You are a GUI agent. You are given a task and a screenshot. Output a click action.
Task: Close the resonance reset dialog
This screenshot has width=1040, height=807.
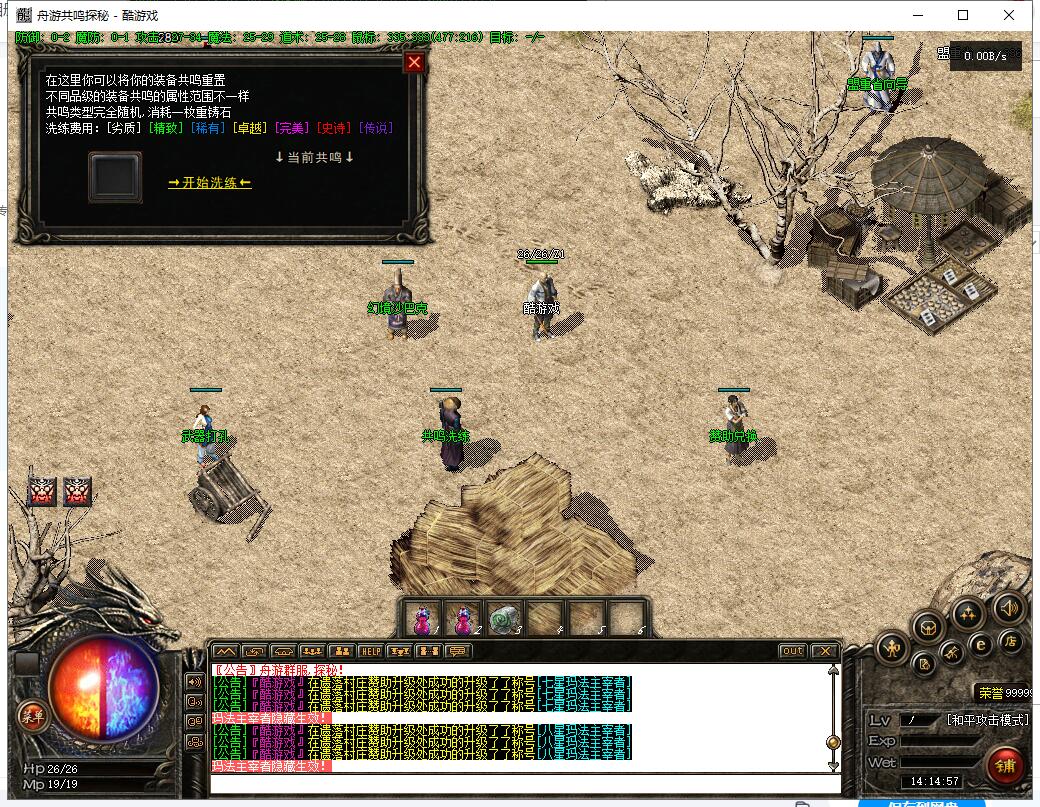414,63
